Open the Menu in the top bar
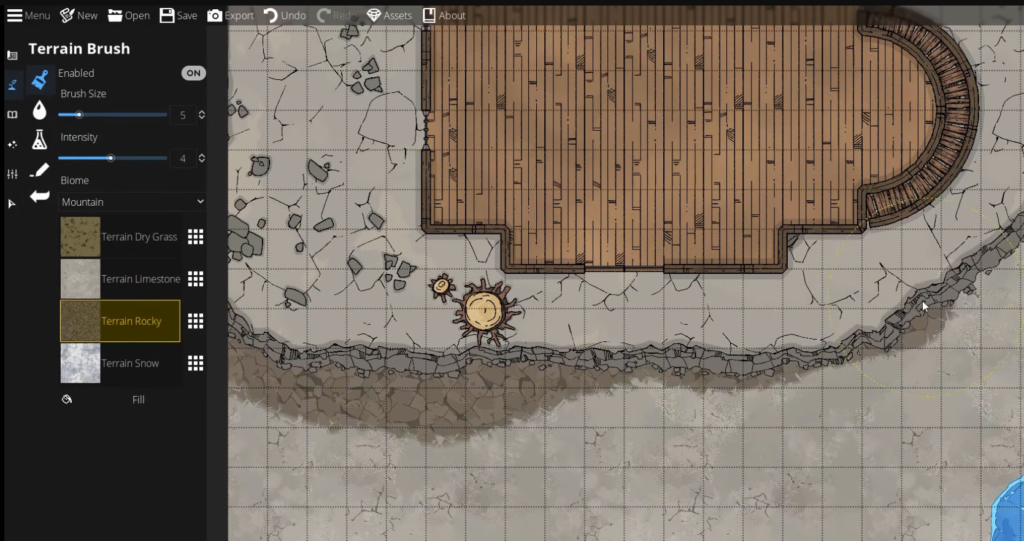Screen dimensions: 1024x541 click(29, 15)
